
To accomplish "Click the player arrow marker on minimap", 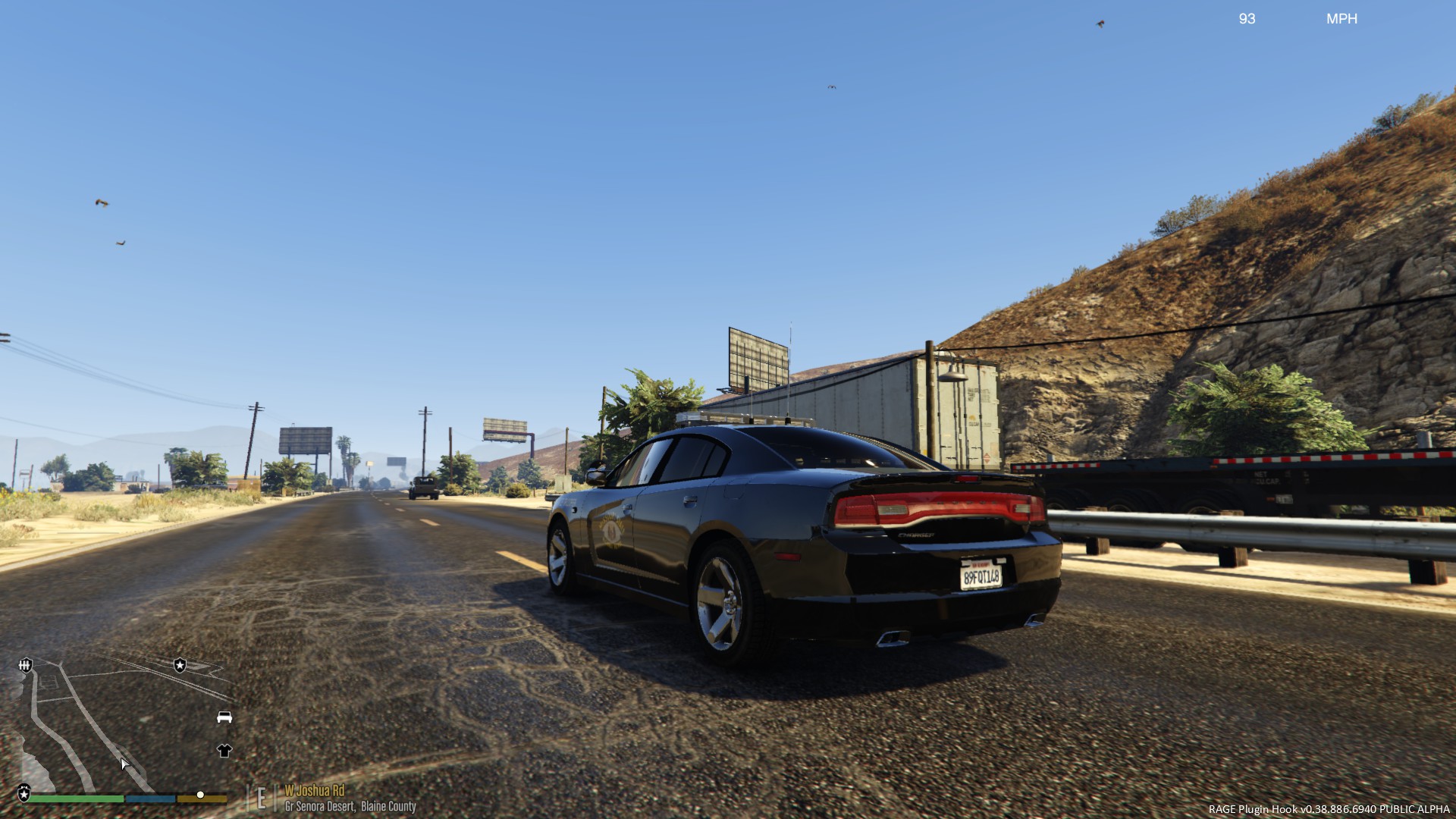I will (125, 764).
